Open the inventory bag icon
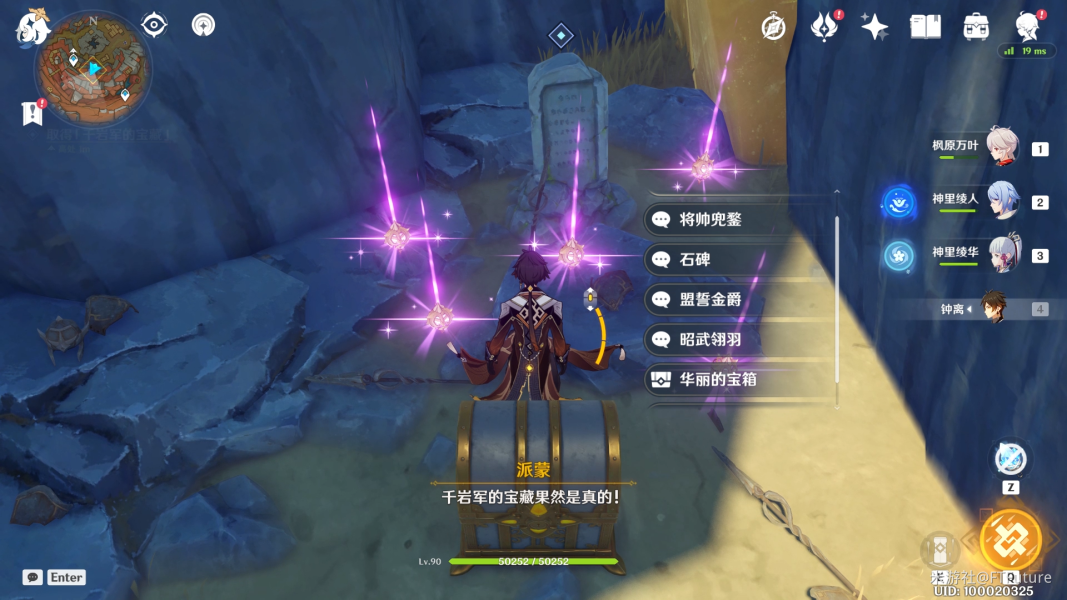The height and width of the screenshot is (600, 1067). (x=976, y=27)
